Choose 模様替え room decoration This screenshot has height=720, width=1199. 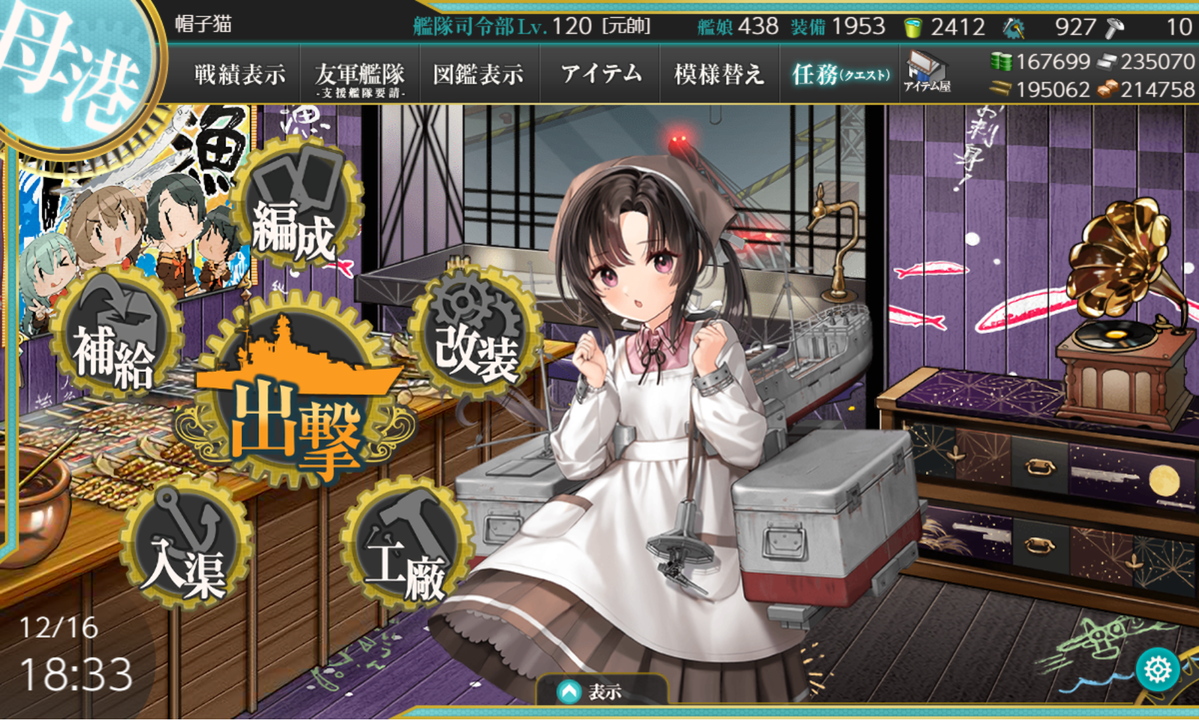tap(719, 74)
